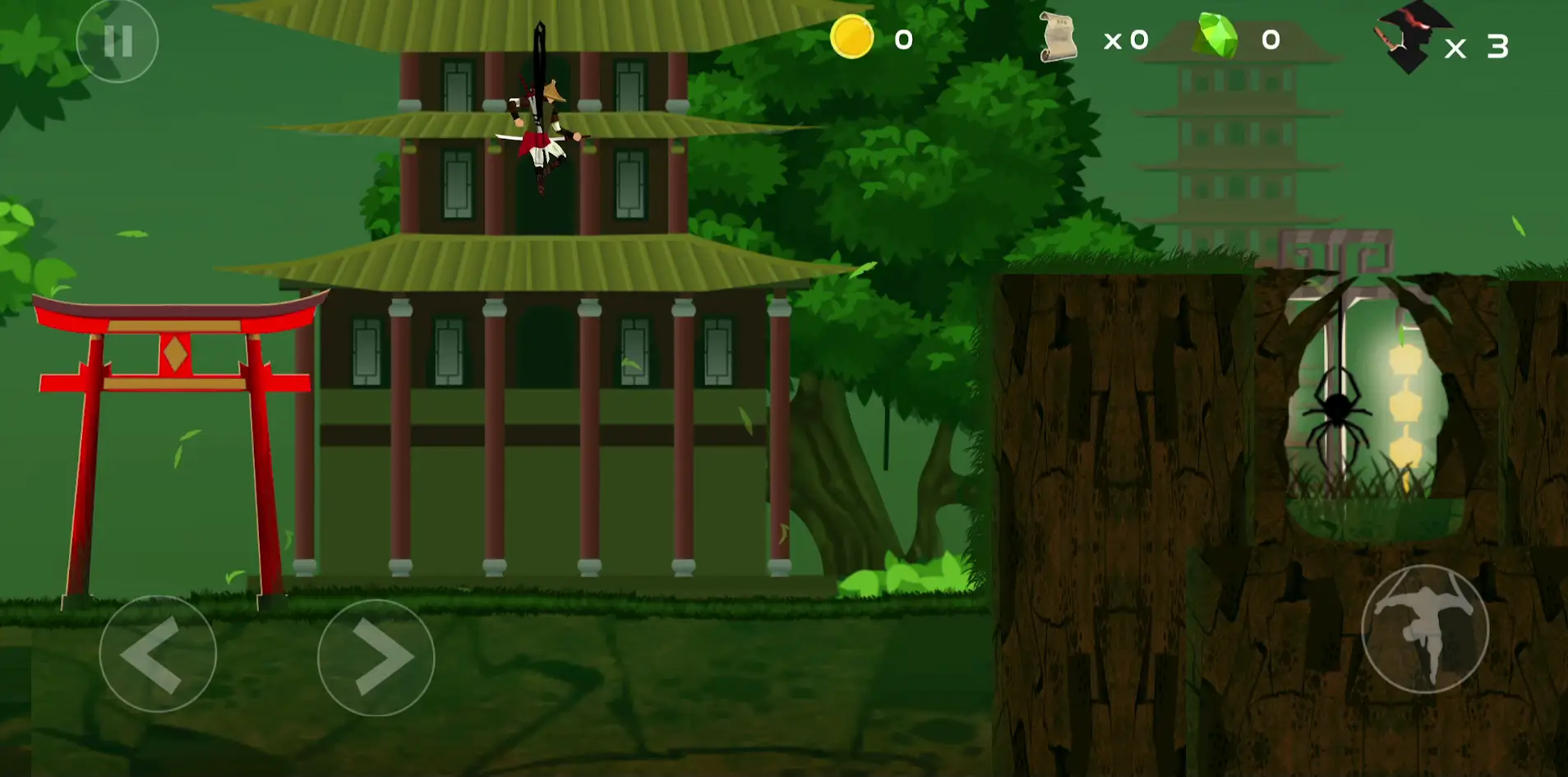The image size is (1568, 777).
Task: Tap the x0 scroll count text
Action: pos(1126,39)
